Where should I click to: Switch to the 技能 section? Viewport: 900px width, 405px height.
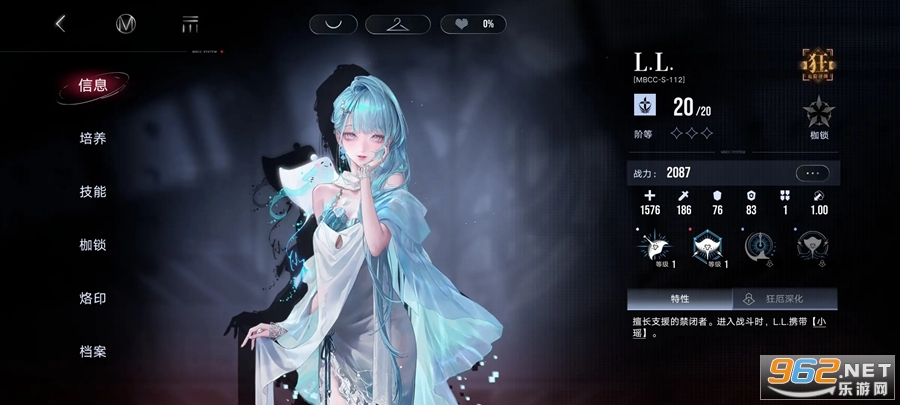click(x=92, y=191)
